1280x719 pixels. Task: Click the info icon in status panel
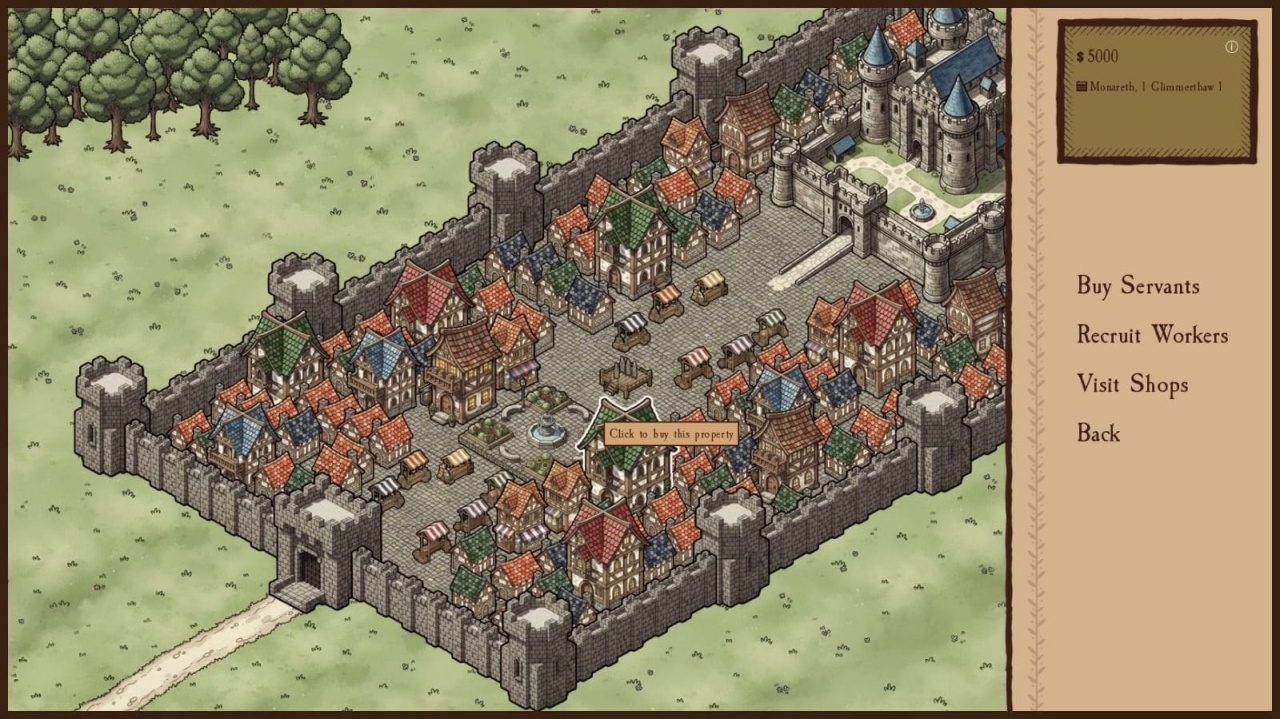click(x=1231, y=47)
